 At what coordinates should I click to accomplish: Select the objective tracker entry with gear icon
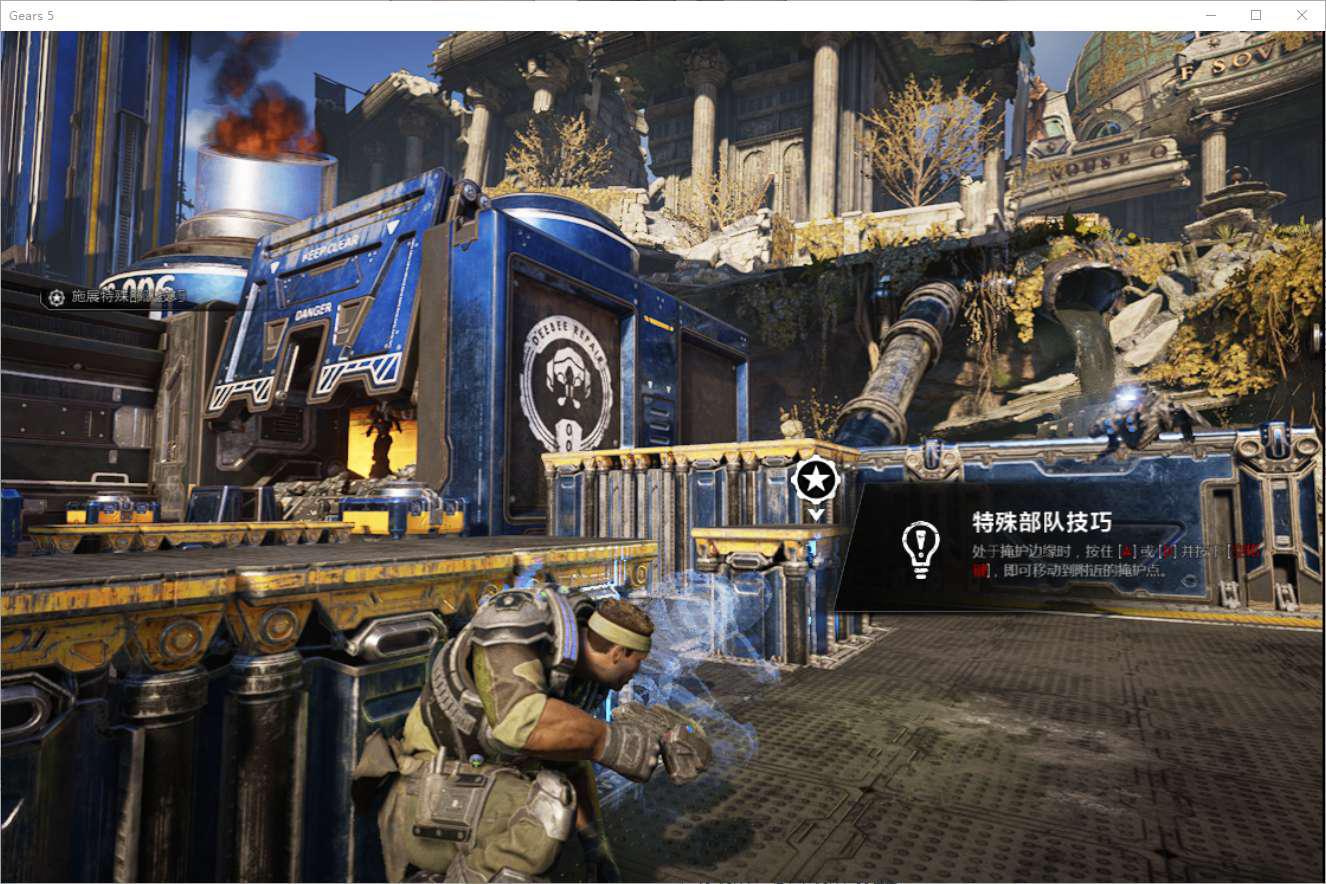(118, 297)
